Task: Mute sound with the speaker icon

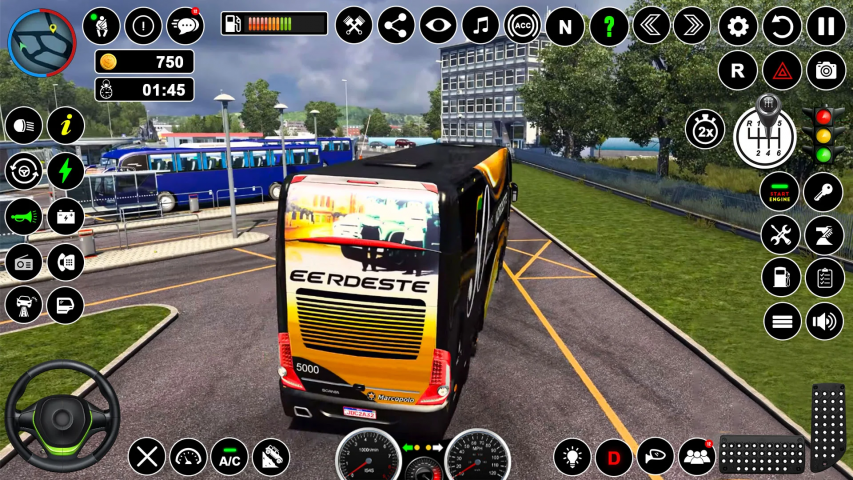Action: coord(824,322)
